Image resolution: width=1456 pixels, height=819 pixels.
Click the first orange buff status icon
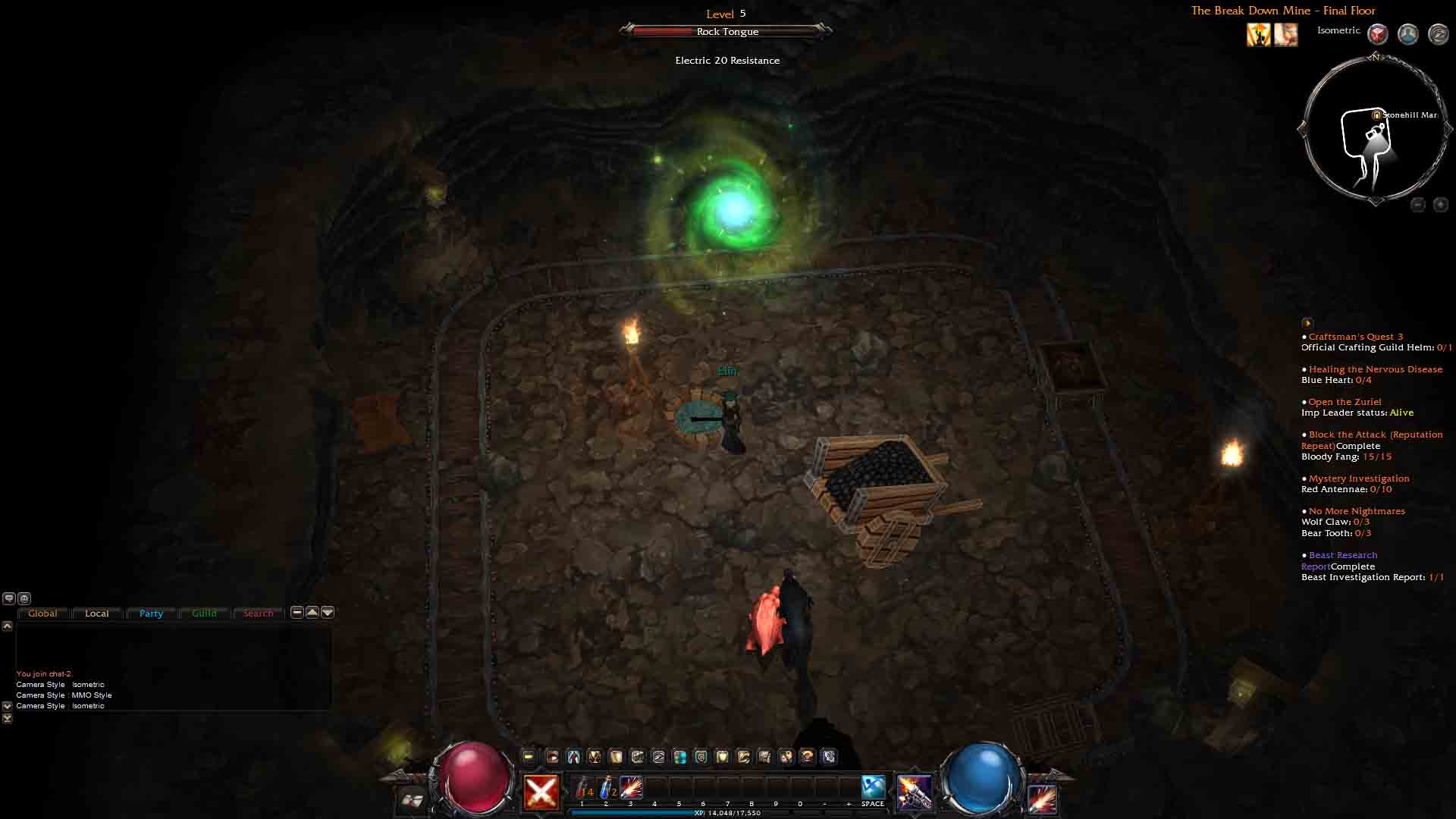(x=1259, y=34)
